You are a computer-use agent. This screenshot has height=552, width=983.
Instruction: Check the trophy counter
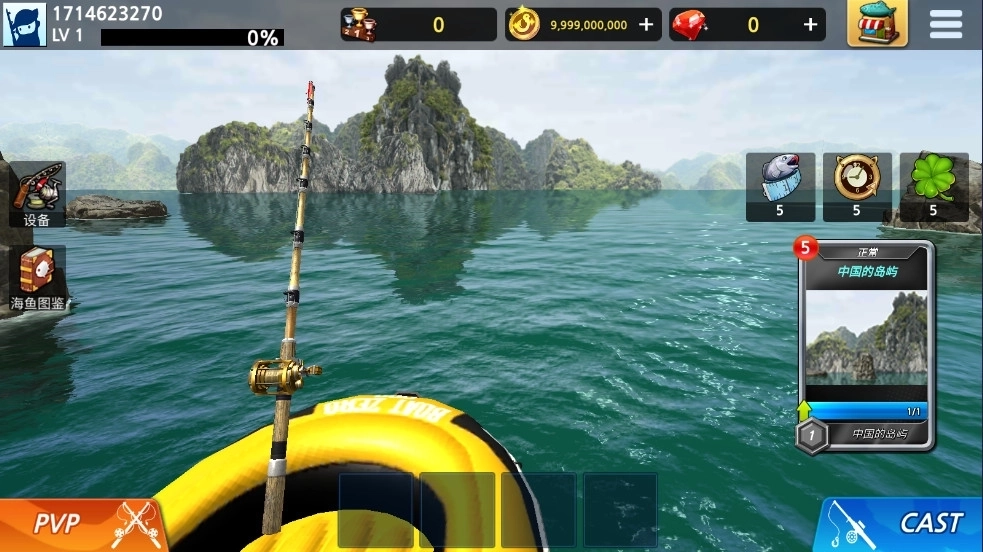[418, 25]
